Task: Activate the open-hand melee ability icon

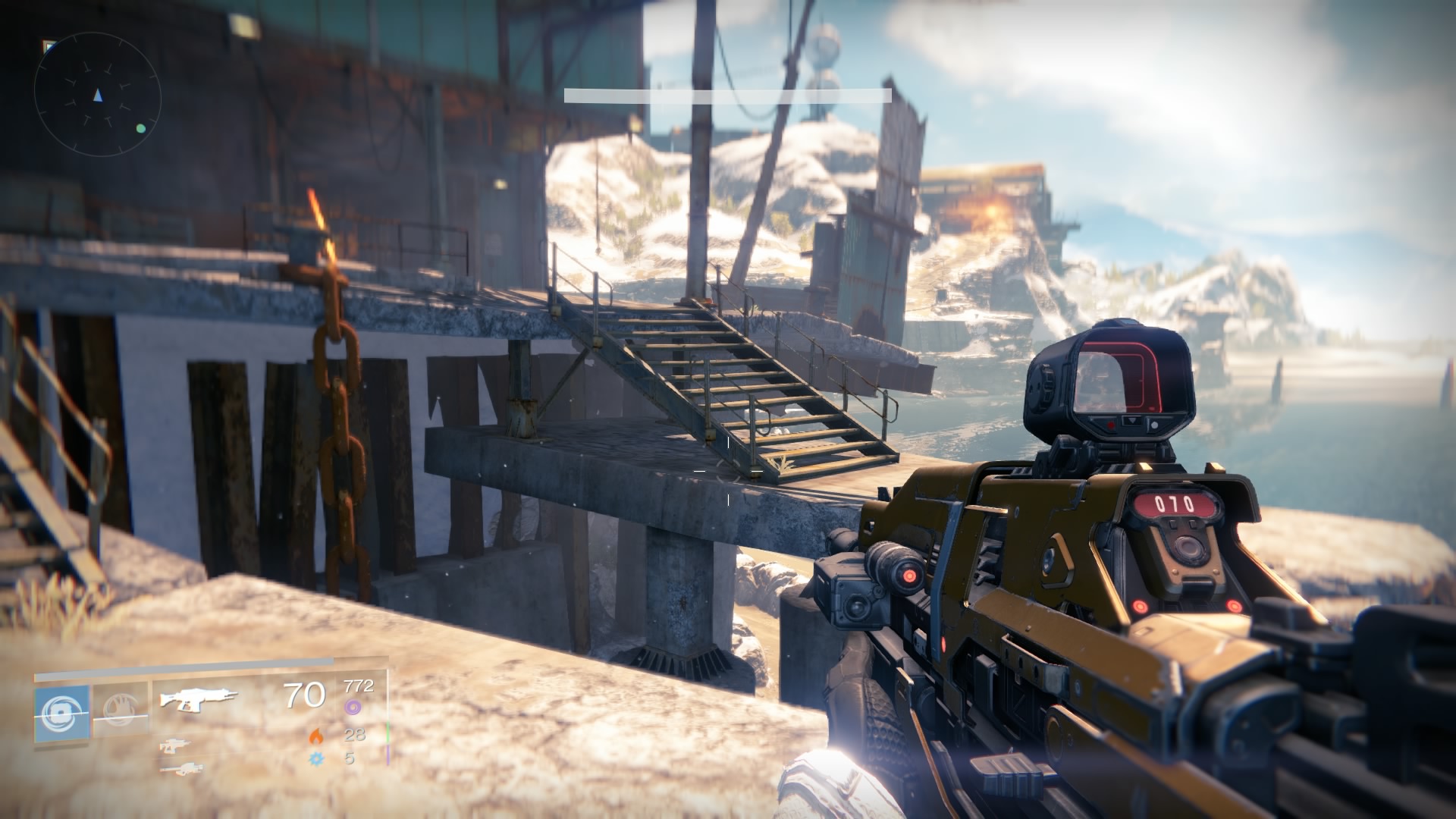Action: 120,712
